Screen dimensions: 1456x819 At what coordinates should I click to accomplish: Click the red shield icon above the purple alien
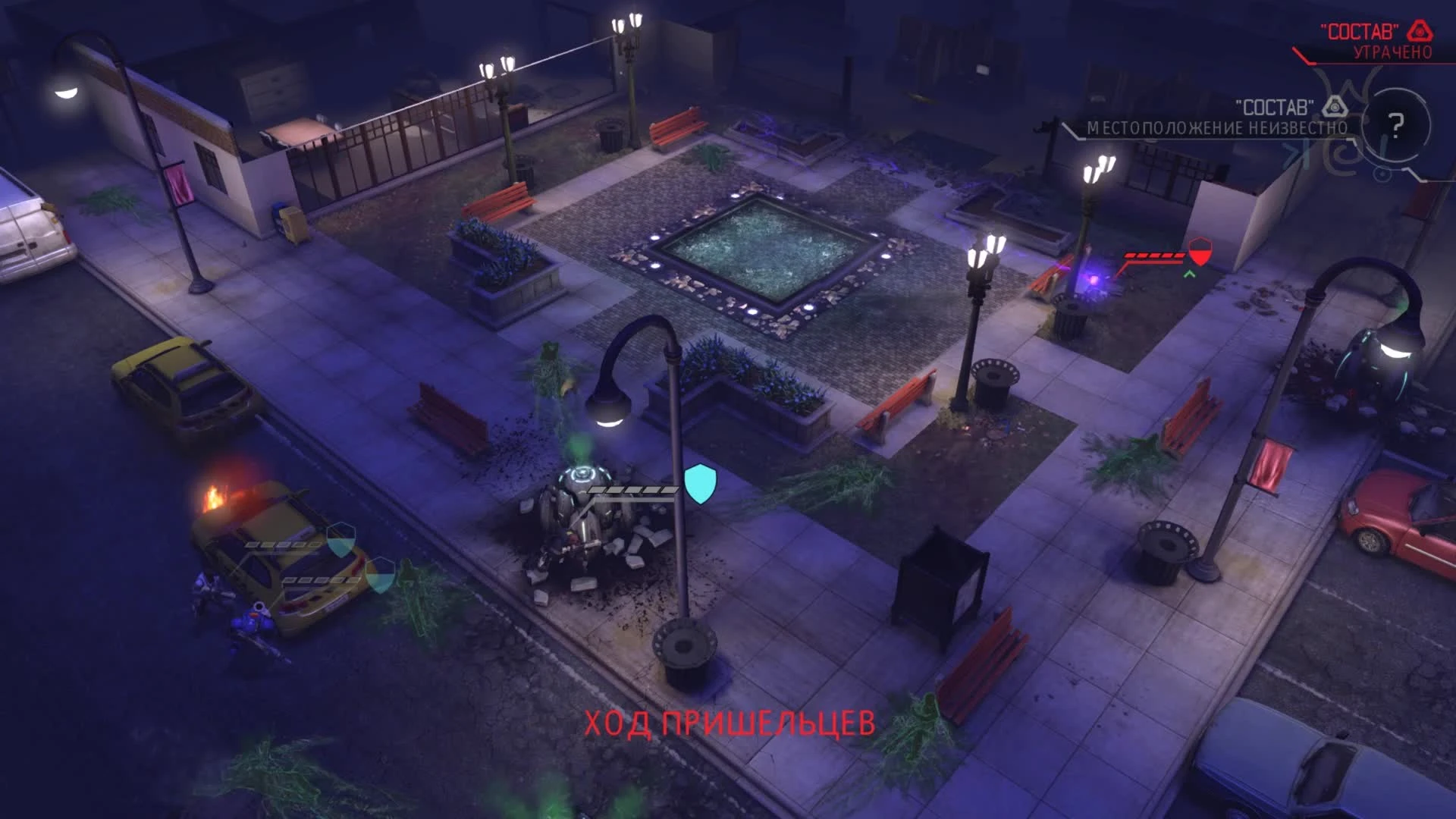pyautogui.click(x=1200, y=252)
